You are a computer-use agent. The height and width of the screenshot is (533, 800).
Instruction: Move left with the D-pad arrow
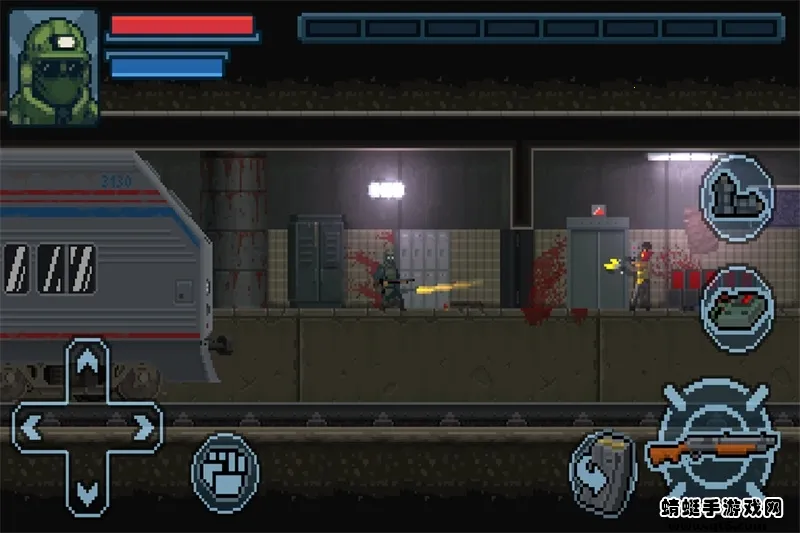click(32, 428)
